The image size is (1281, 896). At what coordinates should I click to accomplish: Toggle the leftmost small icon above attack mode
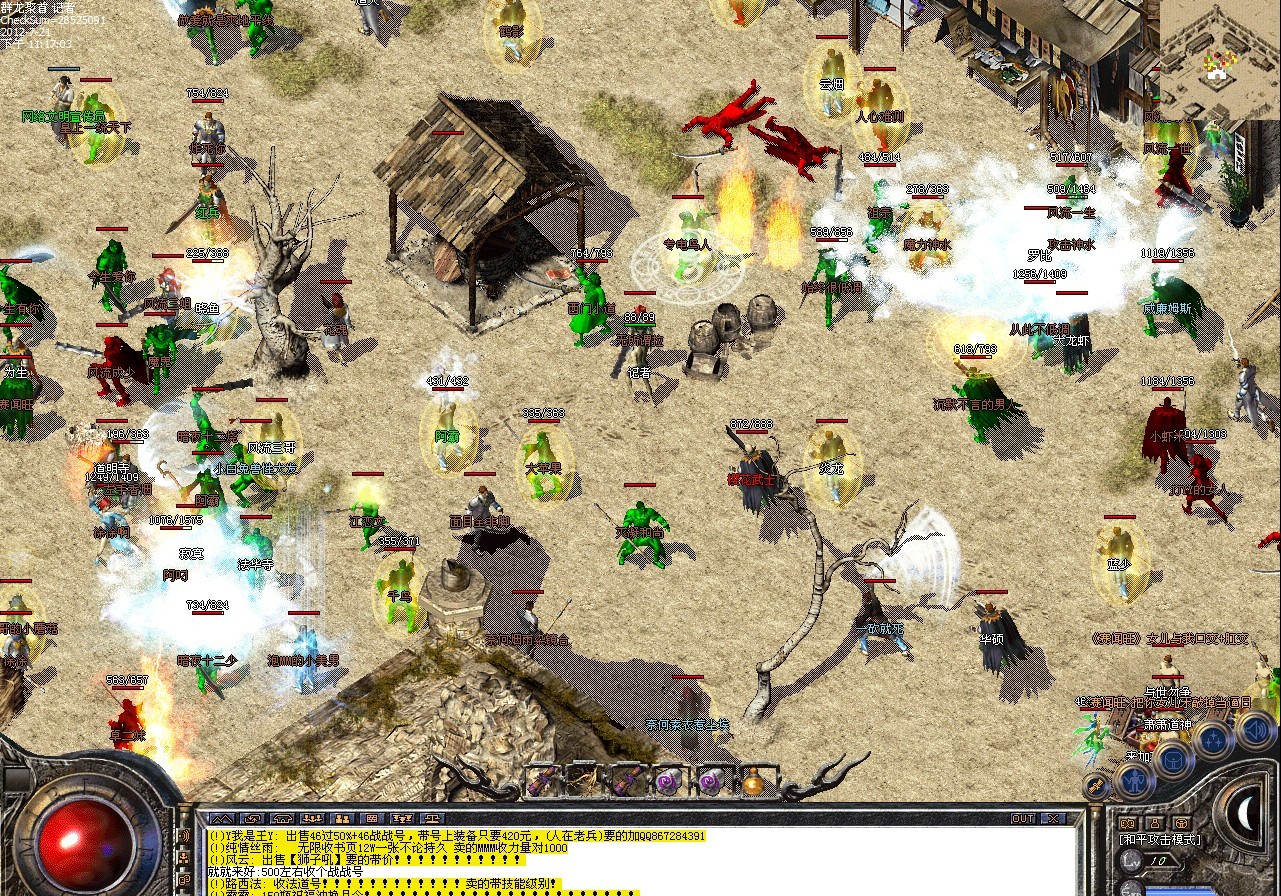1127,822
